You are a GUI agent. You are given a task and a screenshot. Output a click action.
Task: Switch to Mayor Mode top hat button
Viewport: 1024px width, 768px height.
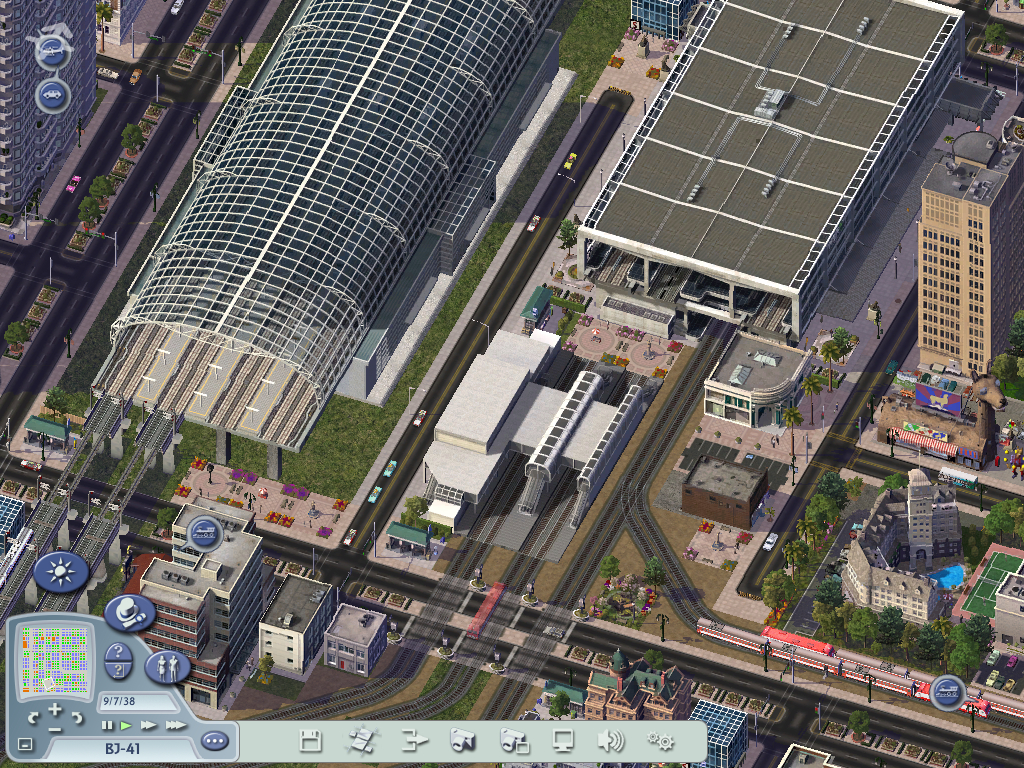(127, 611)
